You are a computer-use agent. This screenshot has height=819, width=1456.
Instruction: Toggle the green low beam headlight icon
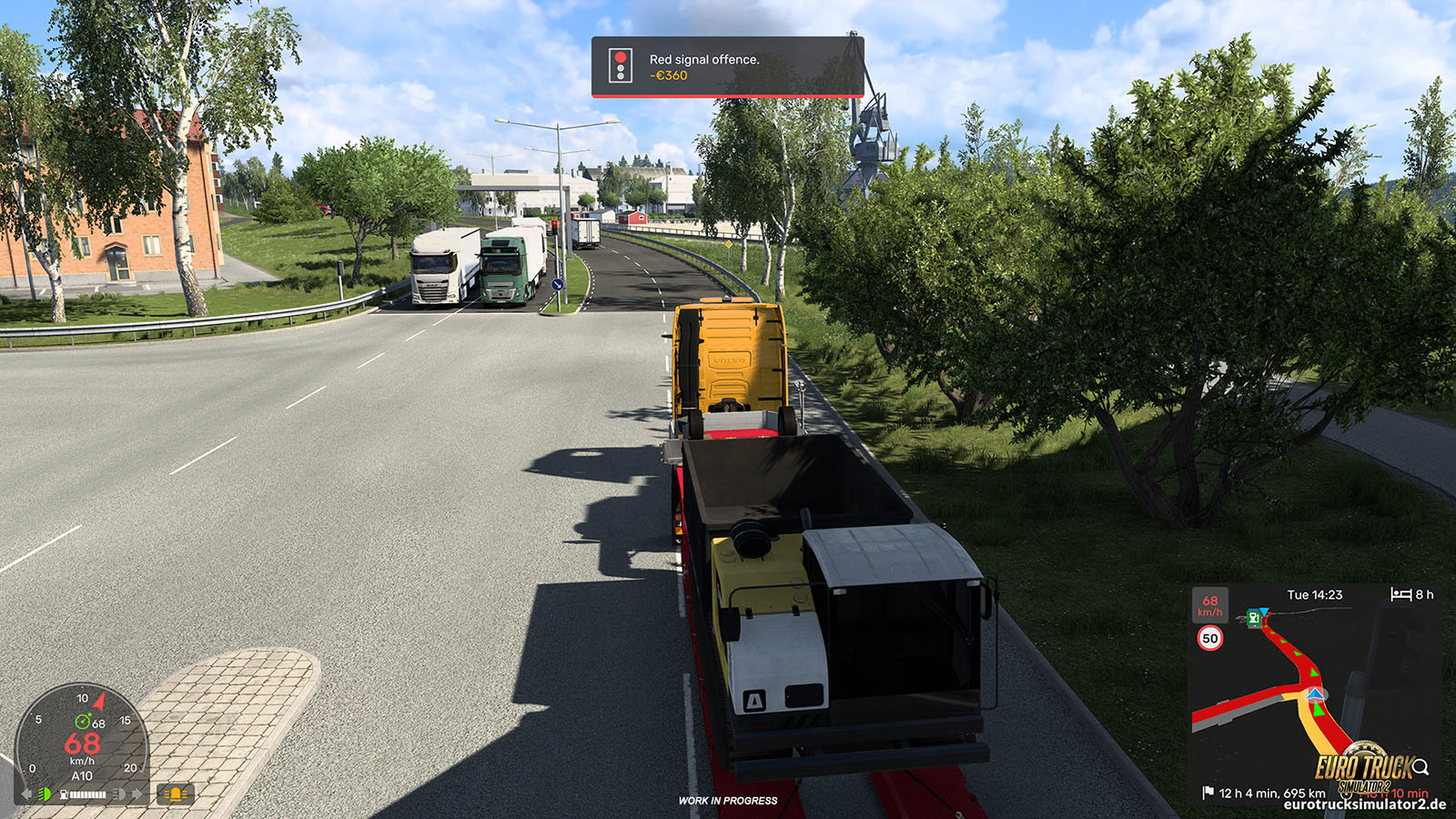[44, 794]
